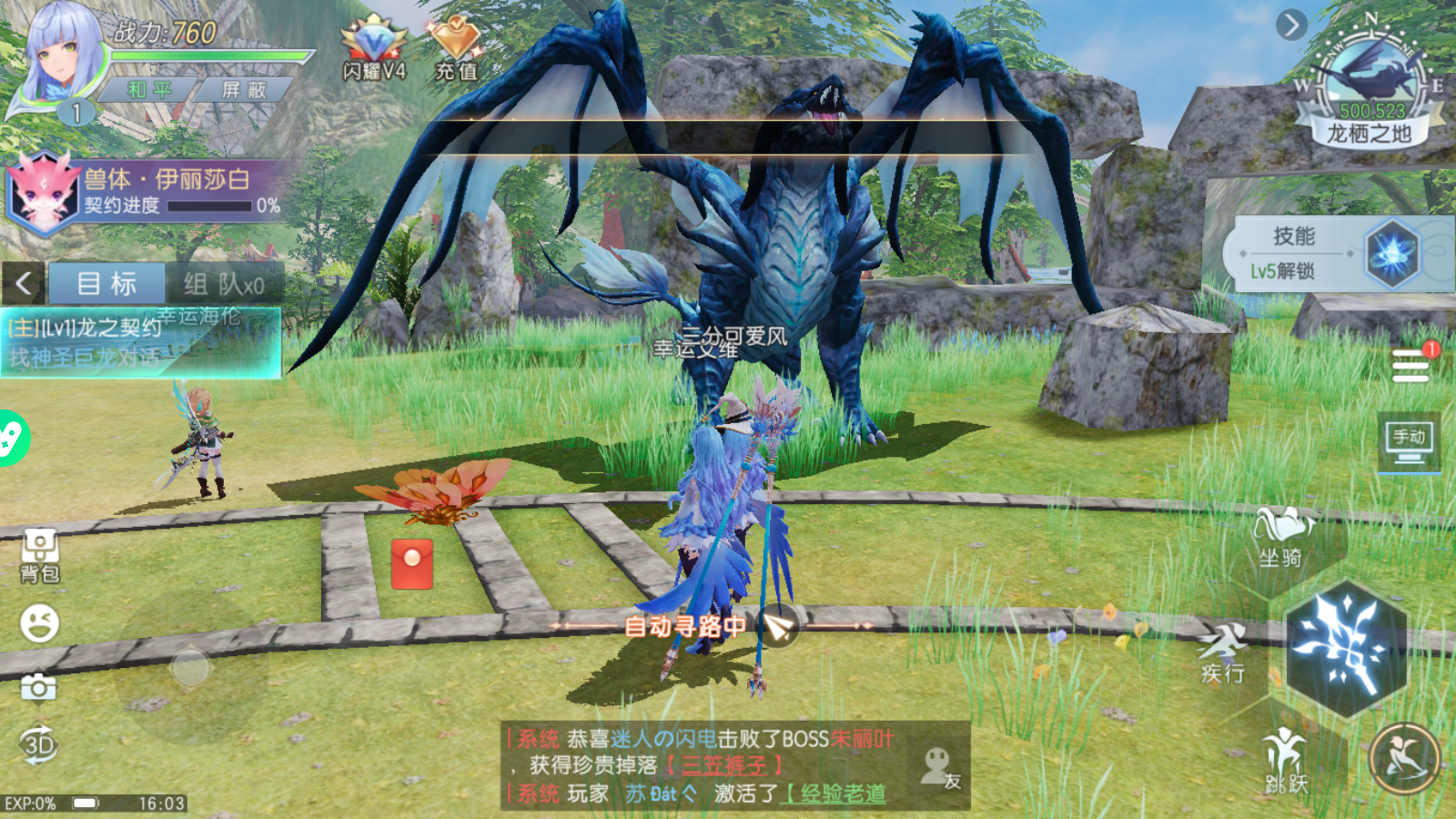Toggle 和平 peace mode
1456x819 pixels.
click(152, 89)
